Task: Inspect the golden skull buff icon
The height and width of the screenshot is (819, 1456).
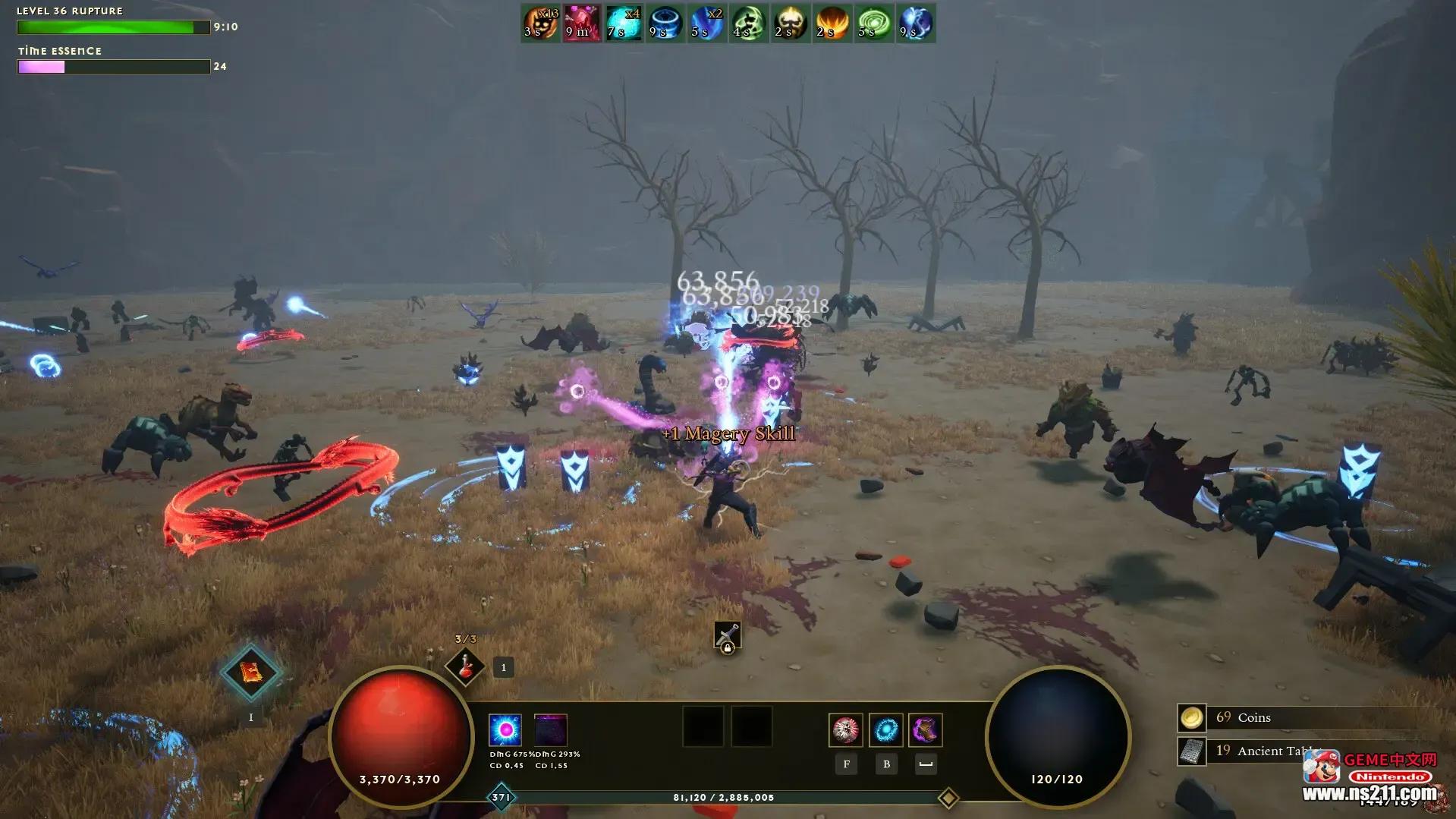Action: [791, 24]
